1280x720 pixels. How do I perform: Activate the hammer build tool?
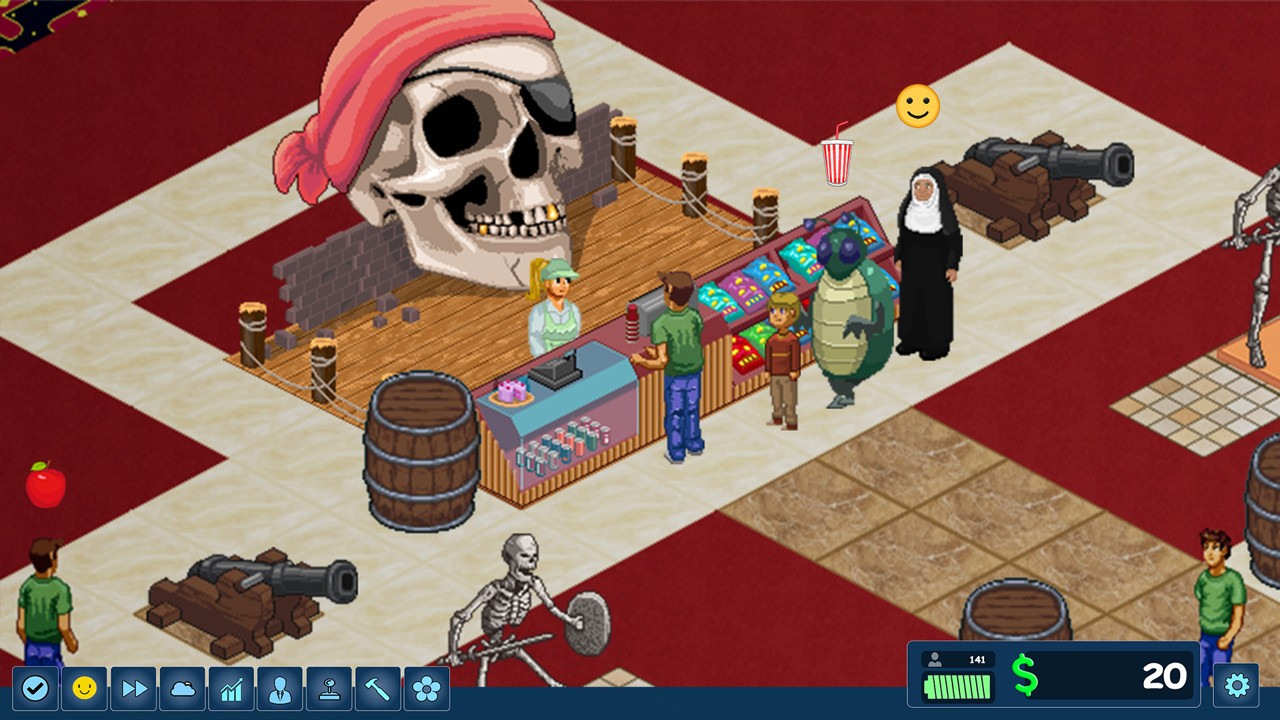click(x=378, y=689)
